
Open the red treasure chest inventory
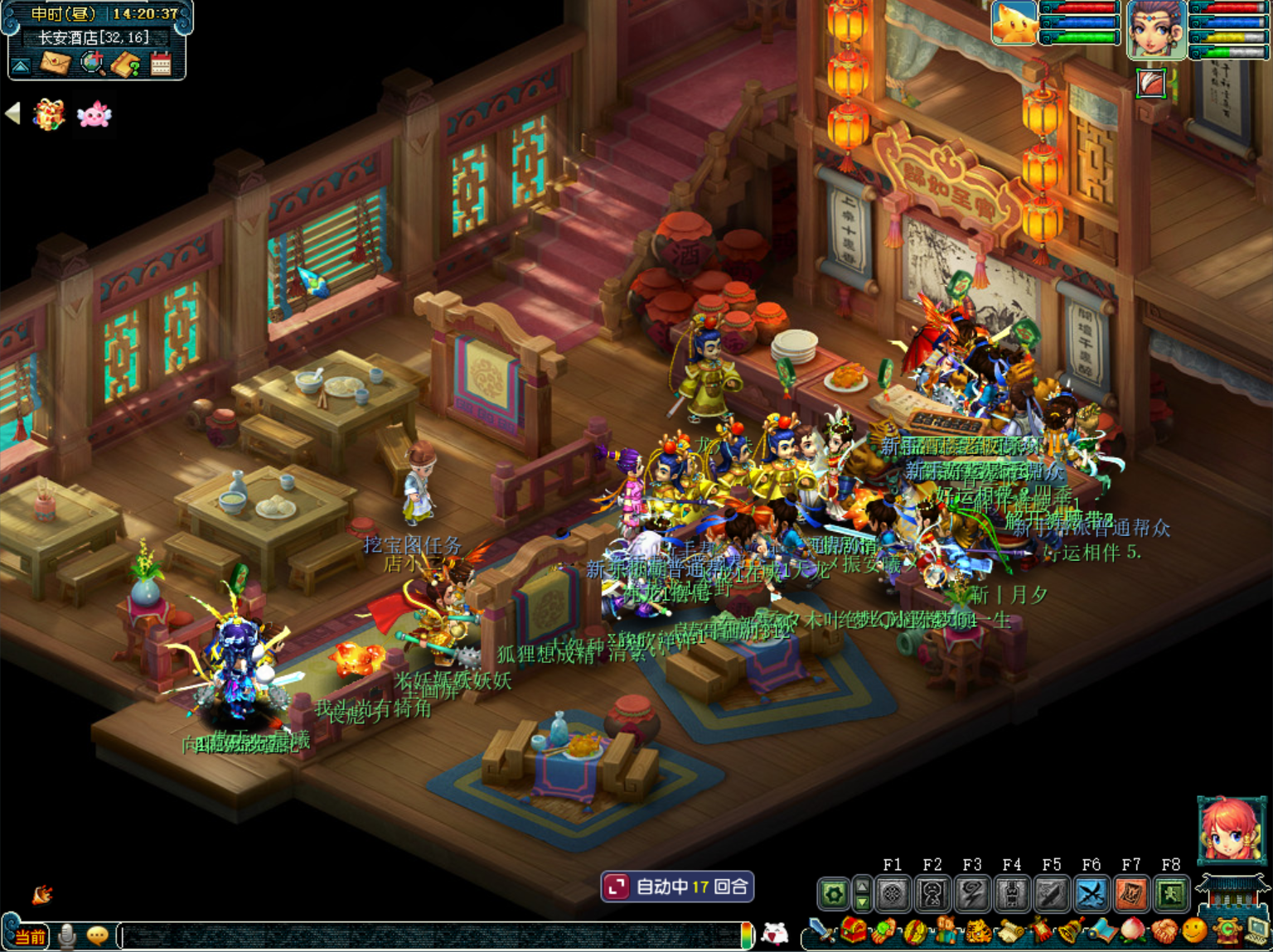(x=852, y=931)
